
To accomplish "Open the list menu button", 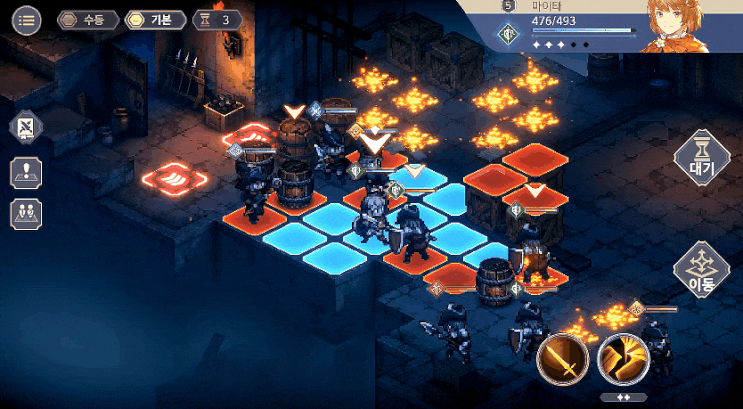I will 26,19.
